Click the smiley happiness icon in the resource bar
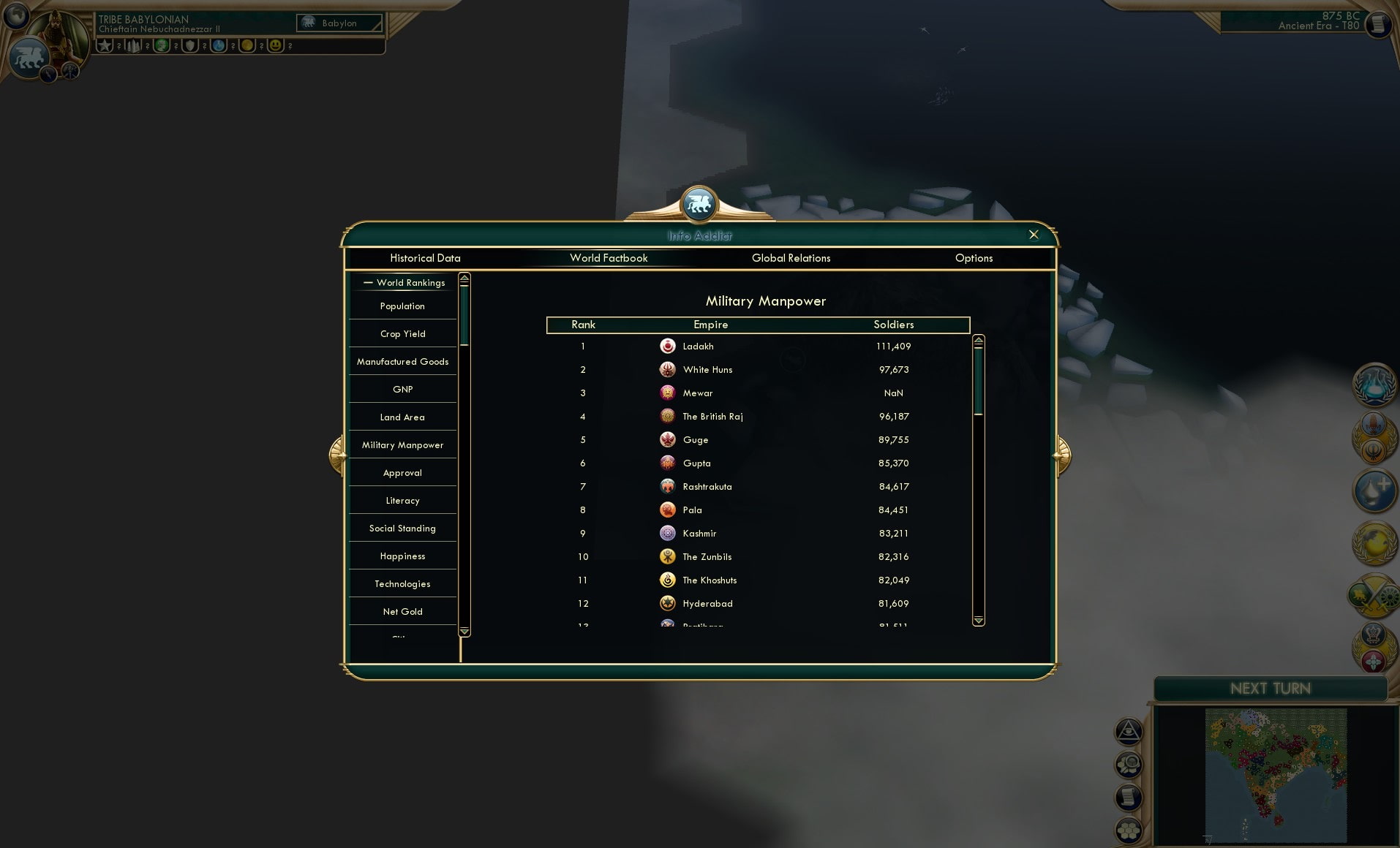Viewport: 1400px width, 848px height. click(x=276, y=46)
